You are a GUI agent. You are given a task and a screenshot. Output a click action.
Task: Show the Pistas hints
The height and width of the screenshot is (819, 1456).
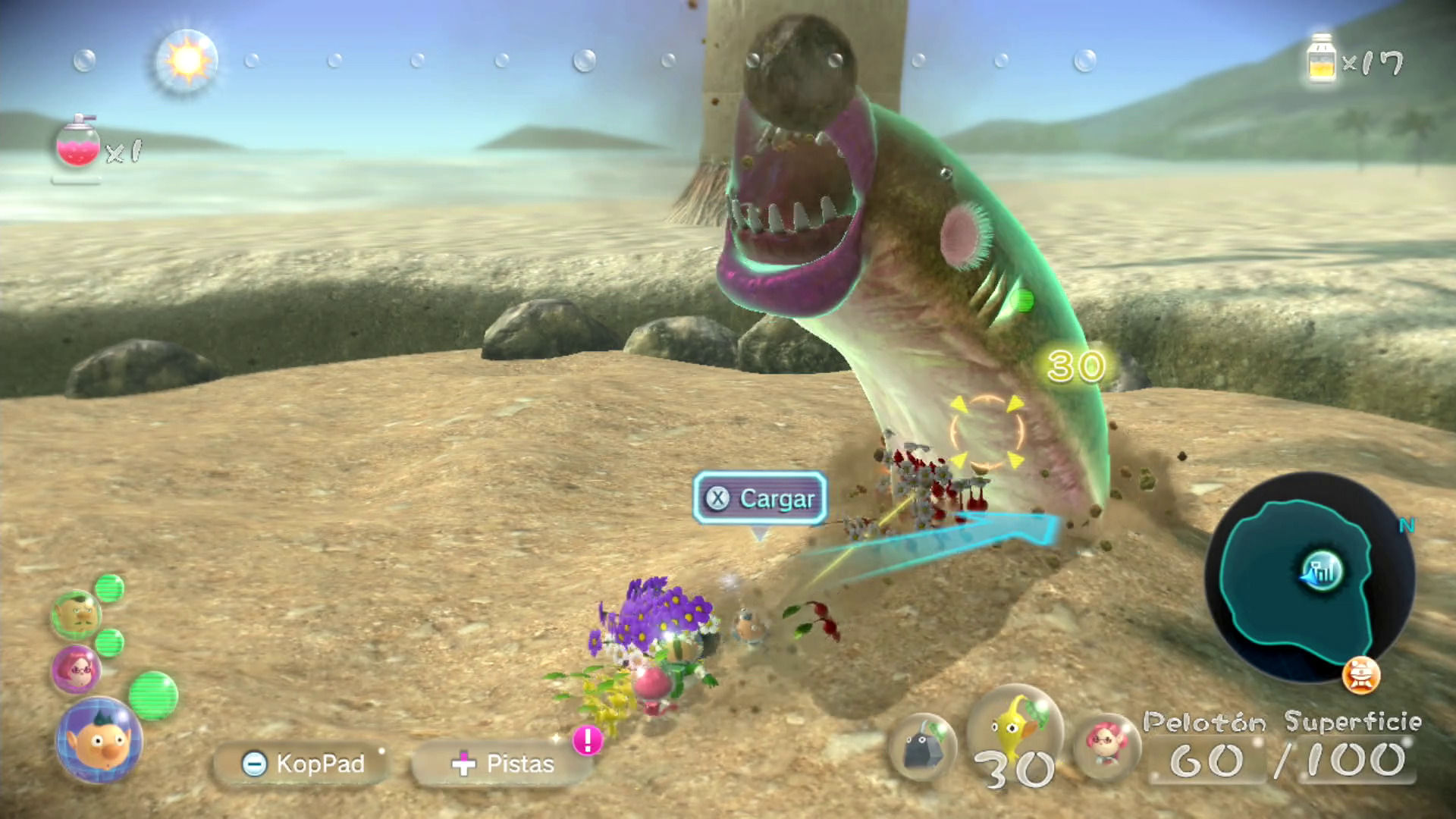click(x=502, y=763)
